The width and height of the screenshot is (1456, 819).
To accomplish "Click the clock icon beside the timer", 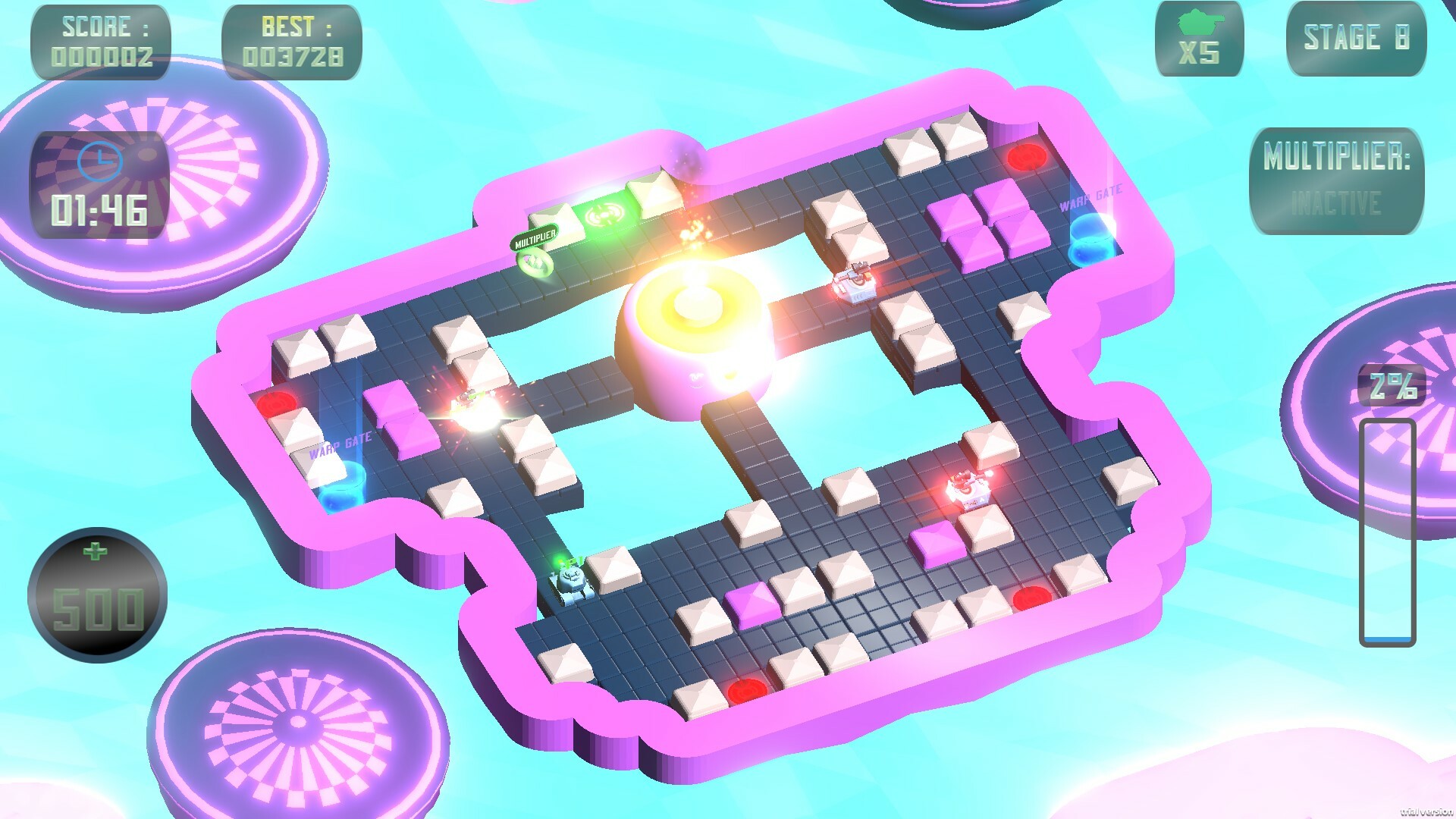I will tap(99, 162).
